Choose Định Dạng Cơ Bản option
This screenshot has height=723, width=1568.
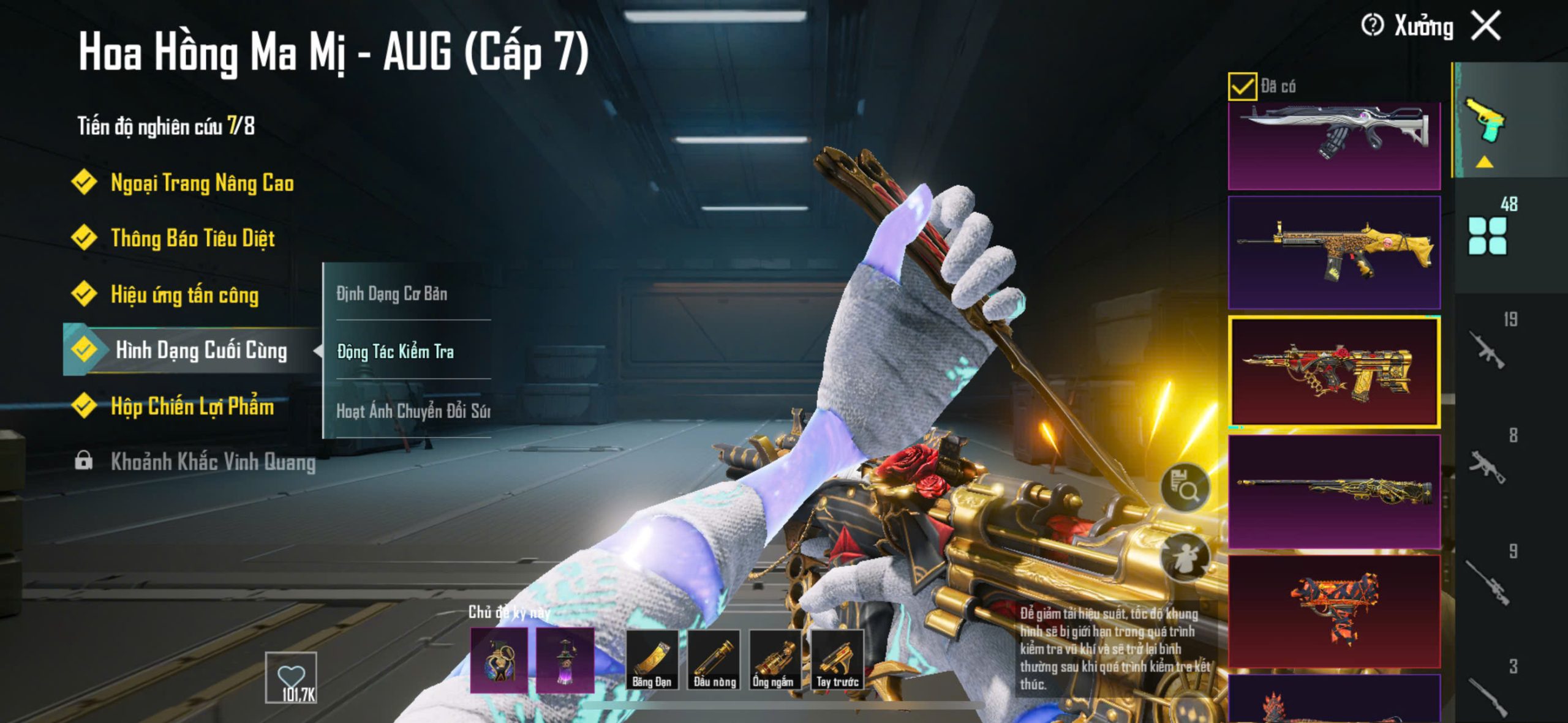point(392,294)
